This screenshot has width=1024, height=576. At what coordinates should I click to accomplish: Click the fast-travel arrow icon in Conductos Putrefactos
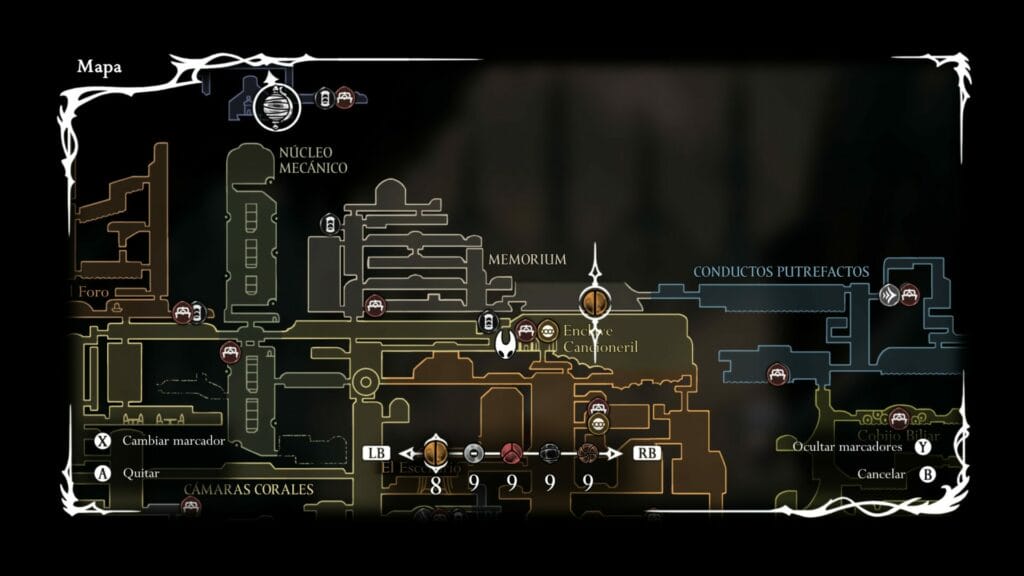[x=889, y=295]
